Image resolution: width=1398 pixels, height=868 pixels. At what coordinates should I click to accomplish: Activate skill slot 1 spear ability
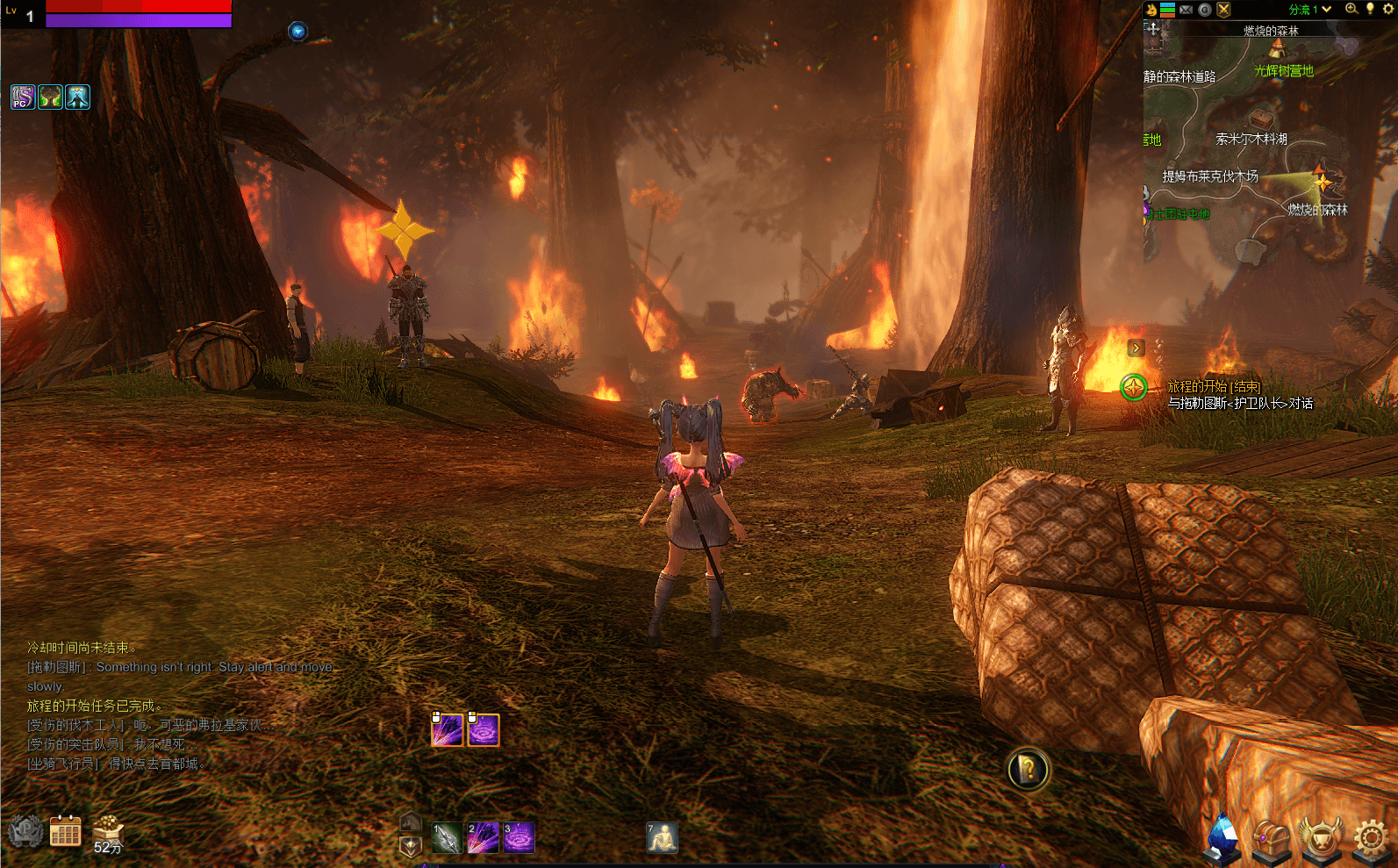pyautogui.click(x=447, y=838)
